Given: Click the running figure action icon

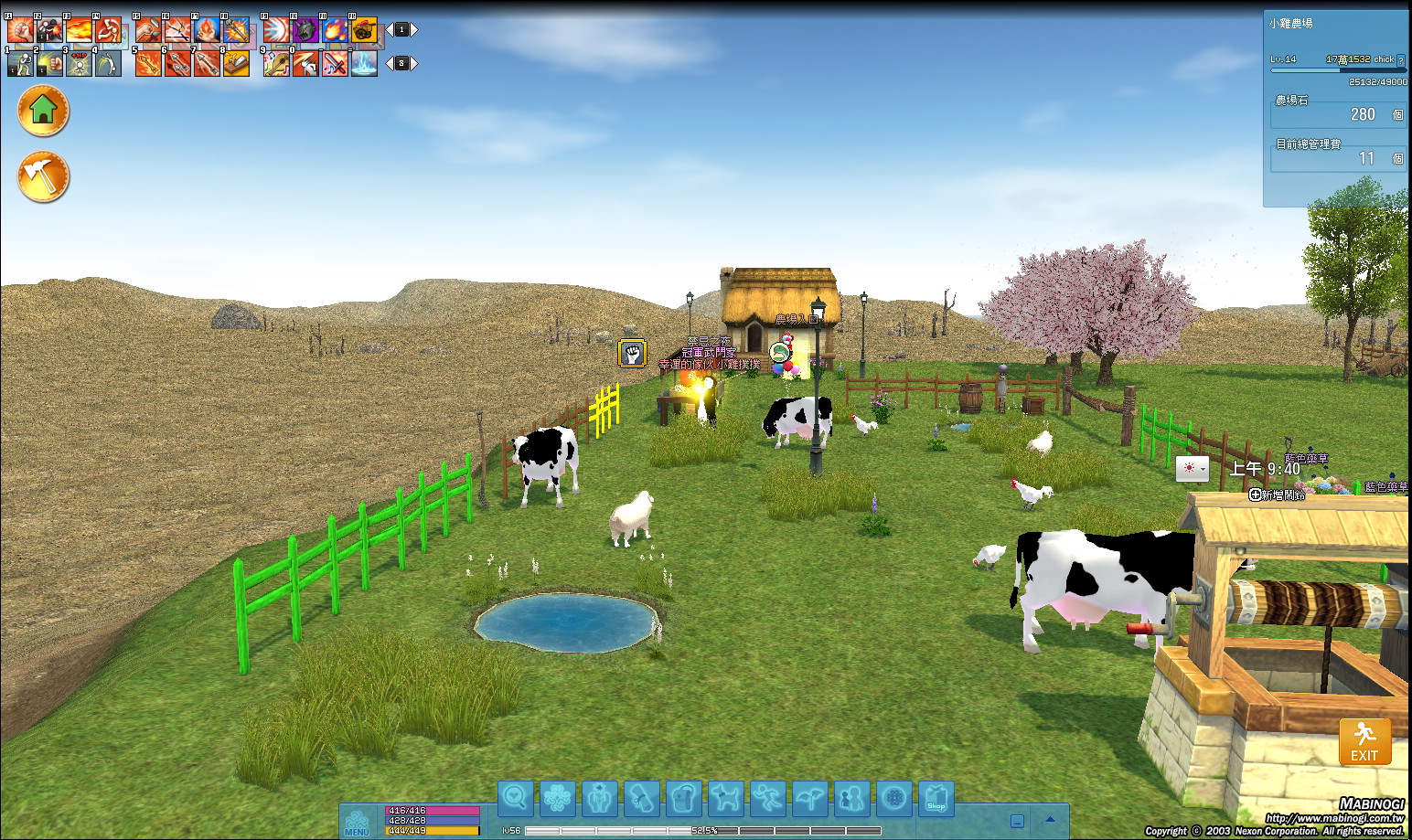Looking at the screenshot, I should coord(768,799).
